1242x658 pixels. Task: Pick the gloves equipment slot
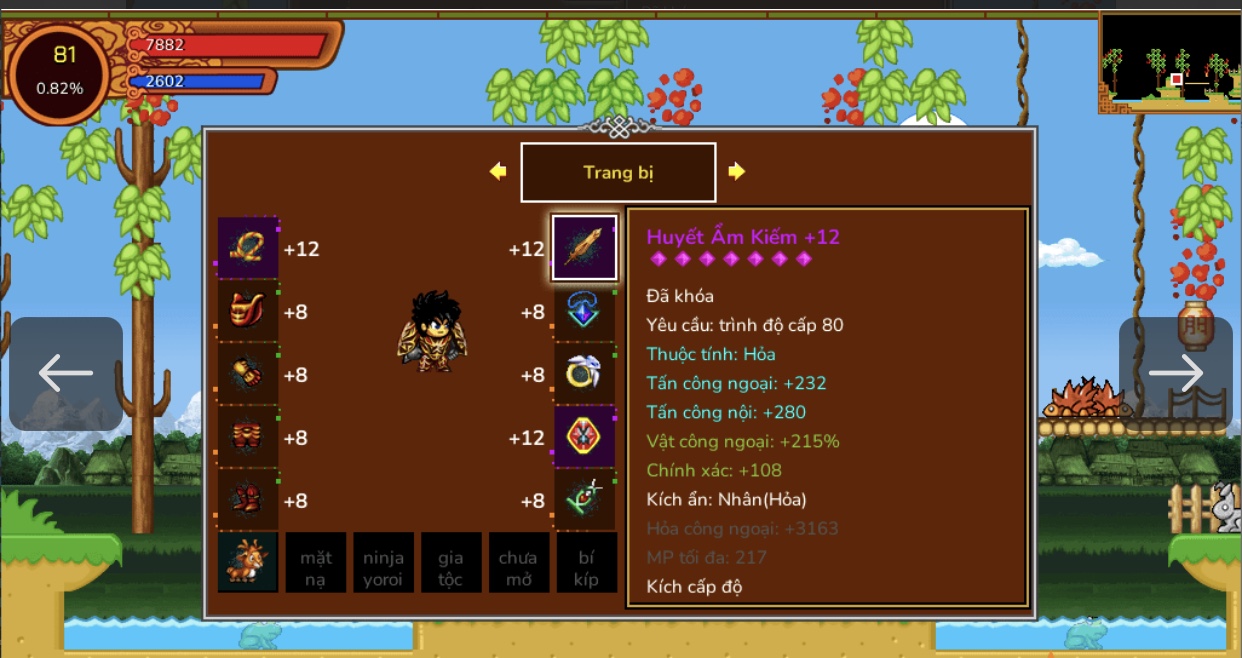248,375
